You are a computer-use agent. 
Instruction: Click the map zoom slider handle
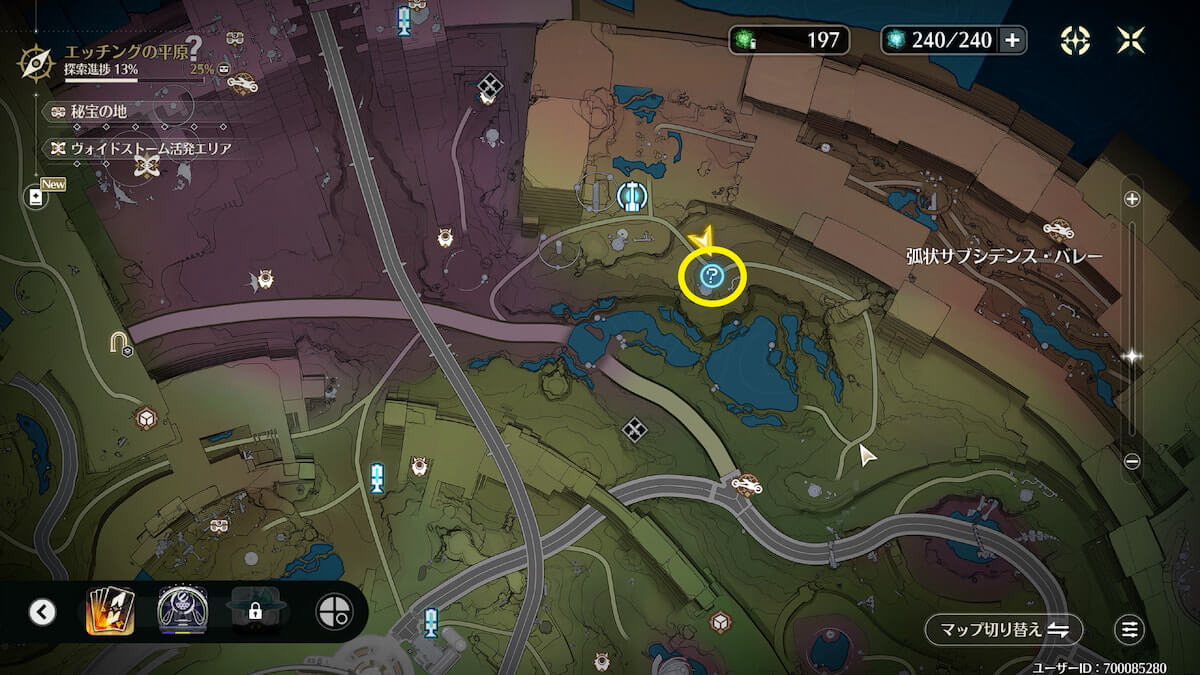coord(1132,356)
